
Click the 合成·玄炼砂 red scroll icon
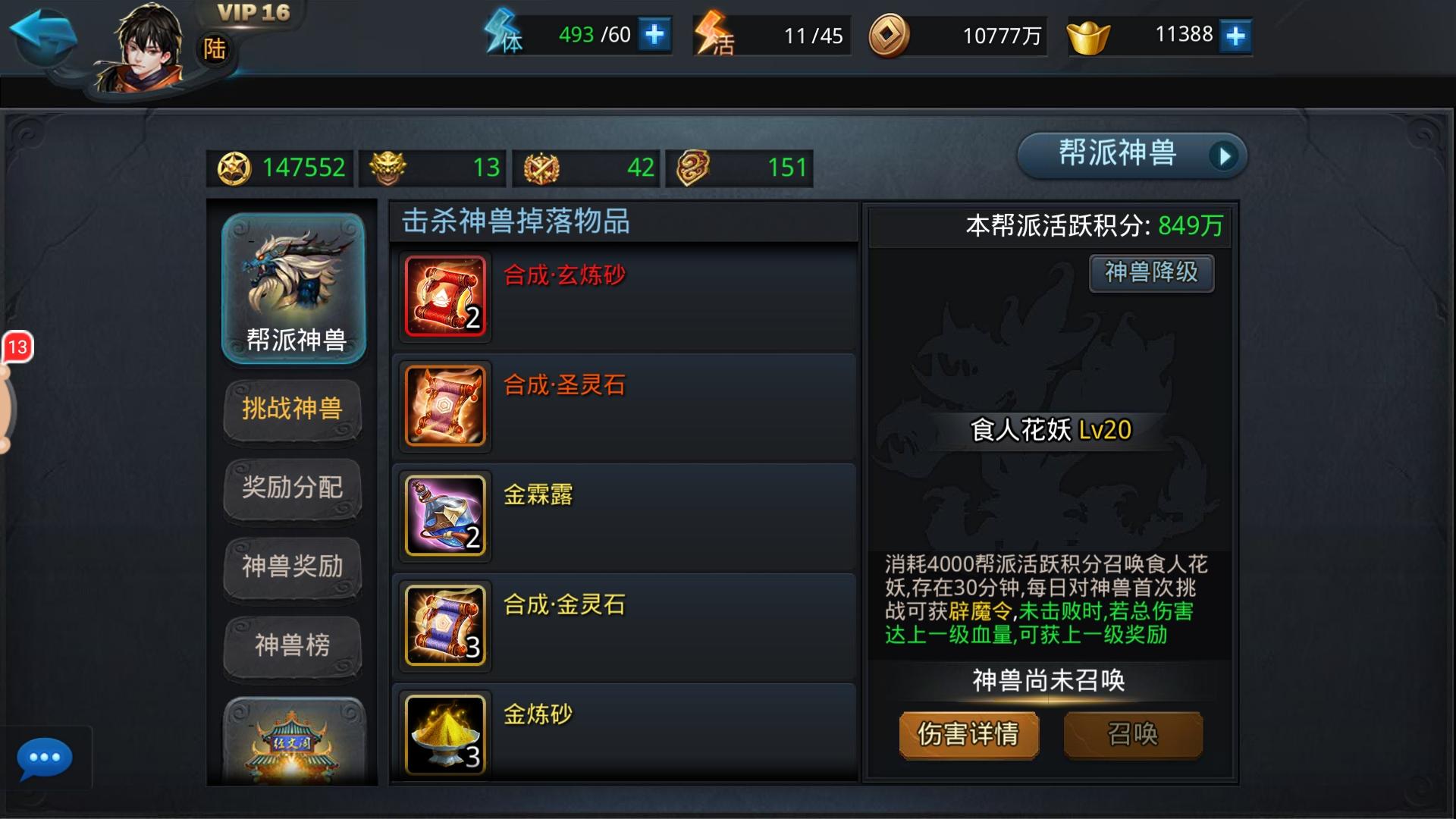[444, 297]
